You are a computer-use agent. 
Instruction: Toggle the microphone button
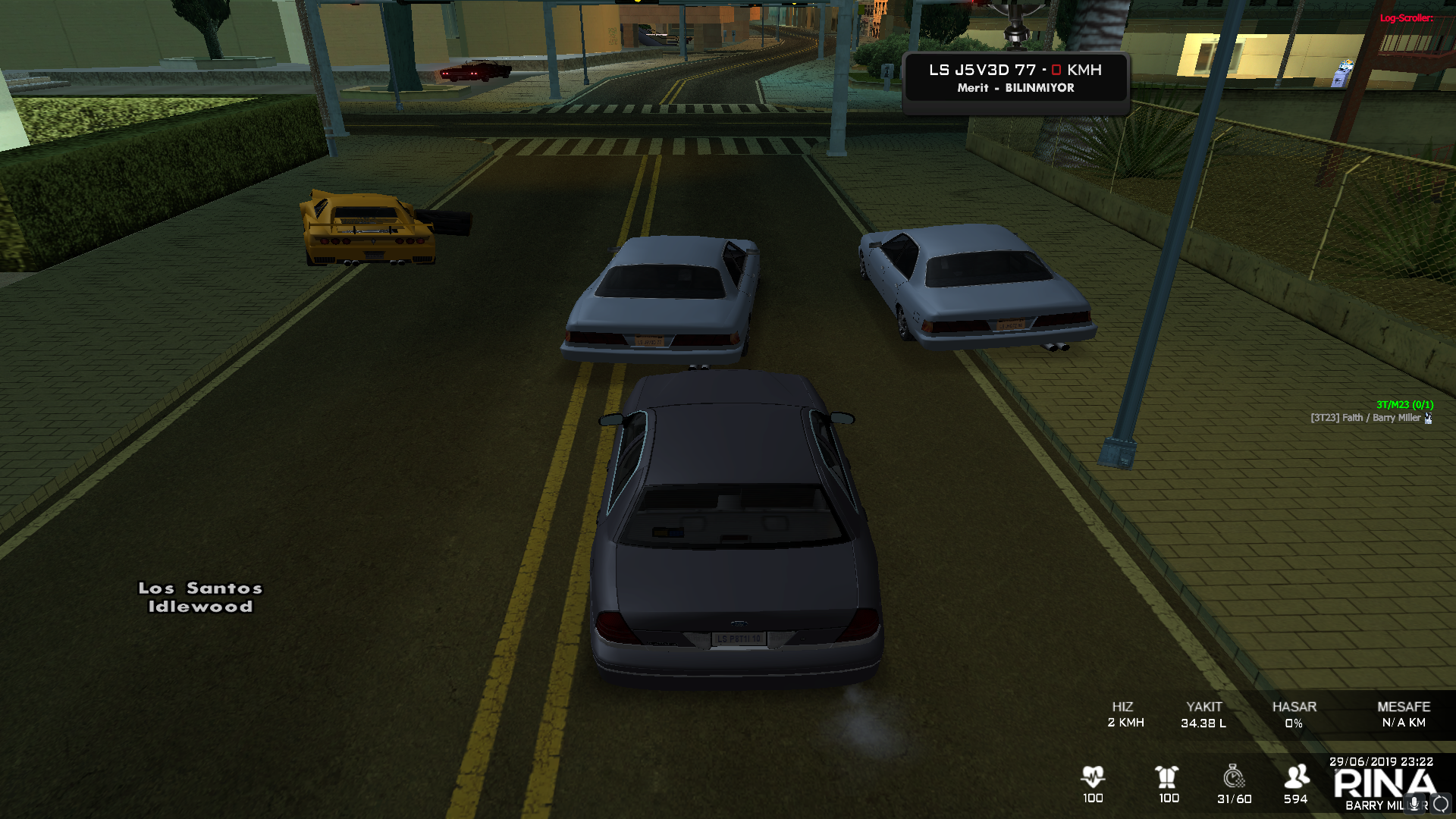[x=1414, y=804]
